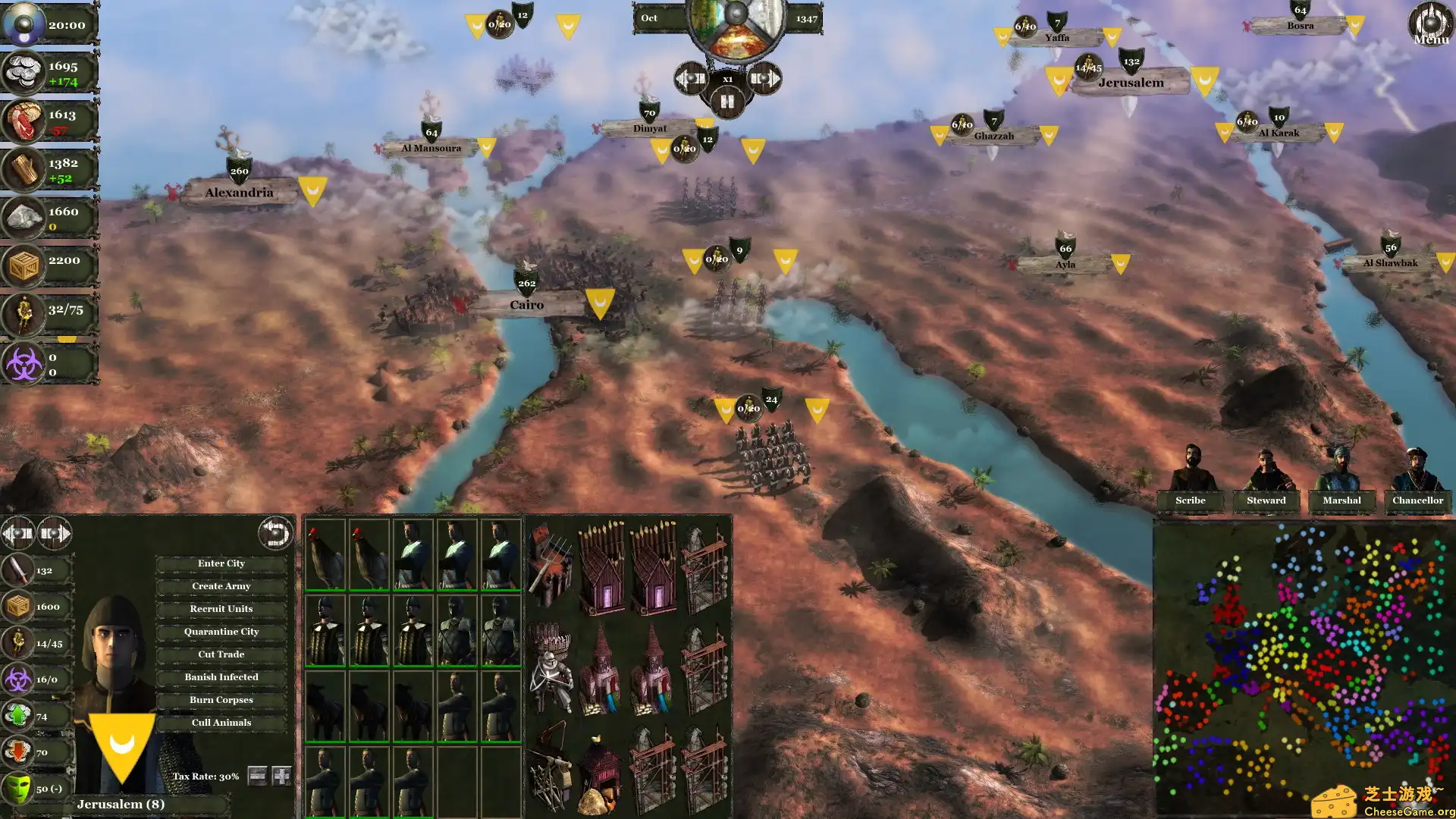Image resolution: width=1456 pixels, height=819 pixels.
Task: Click the Enter City button
Action: point(221,563)
